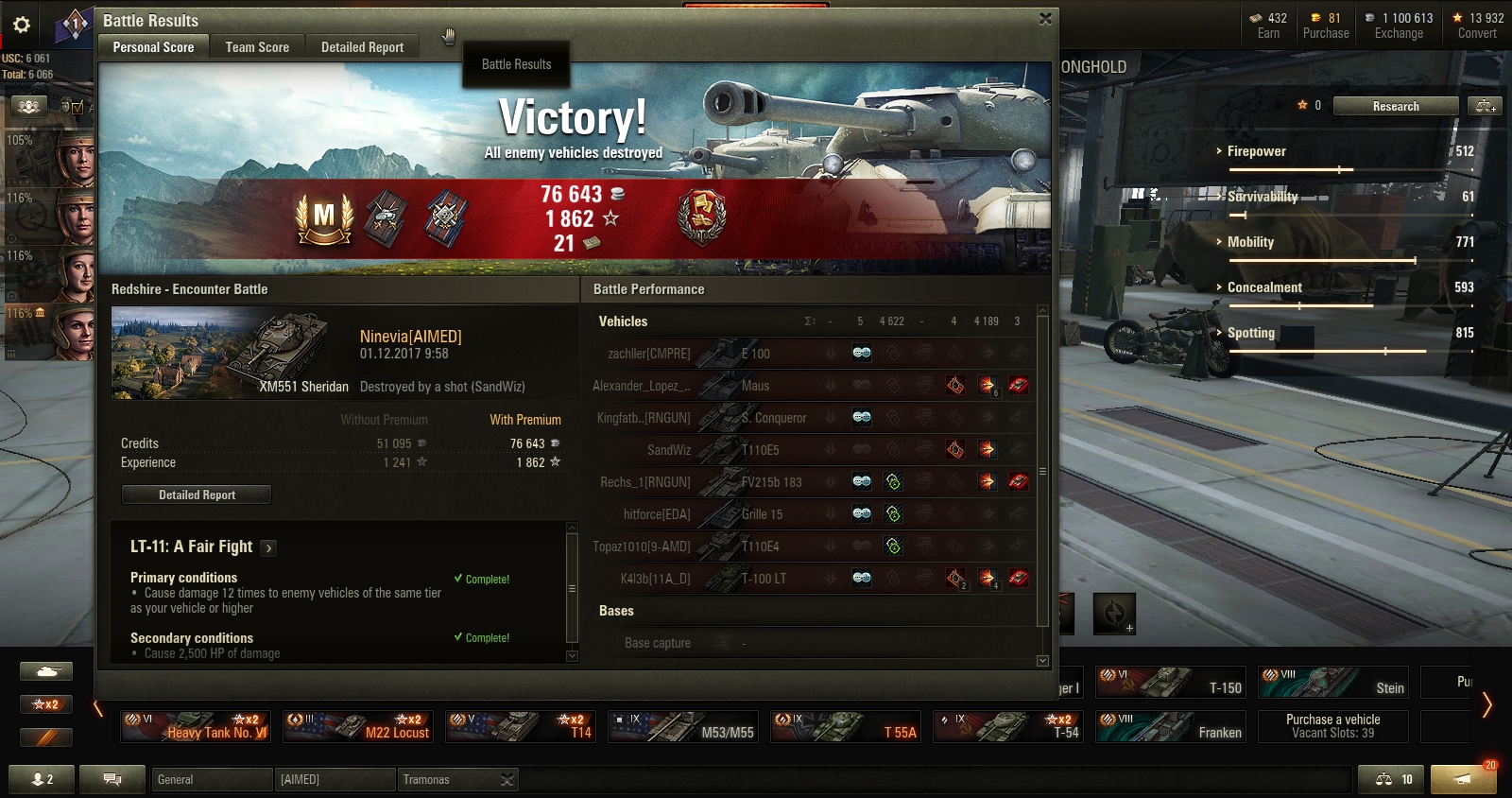Screen dimensions: 1512x798
Task: Close the Battle Results window
Action: [1045, 19]
